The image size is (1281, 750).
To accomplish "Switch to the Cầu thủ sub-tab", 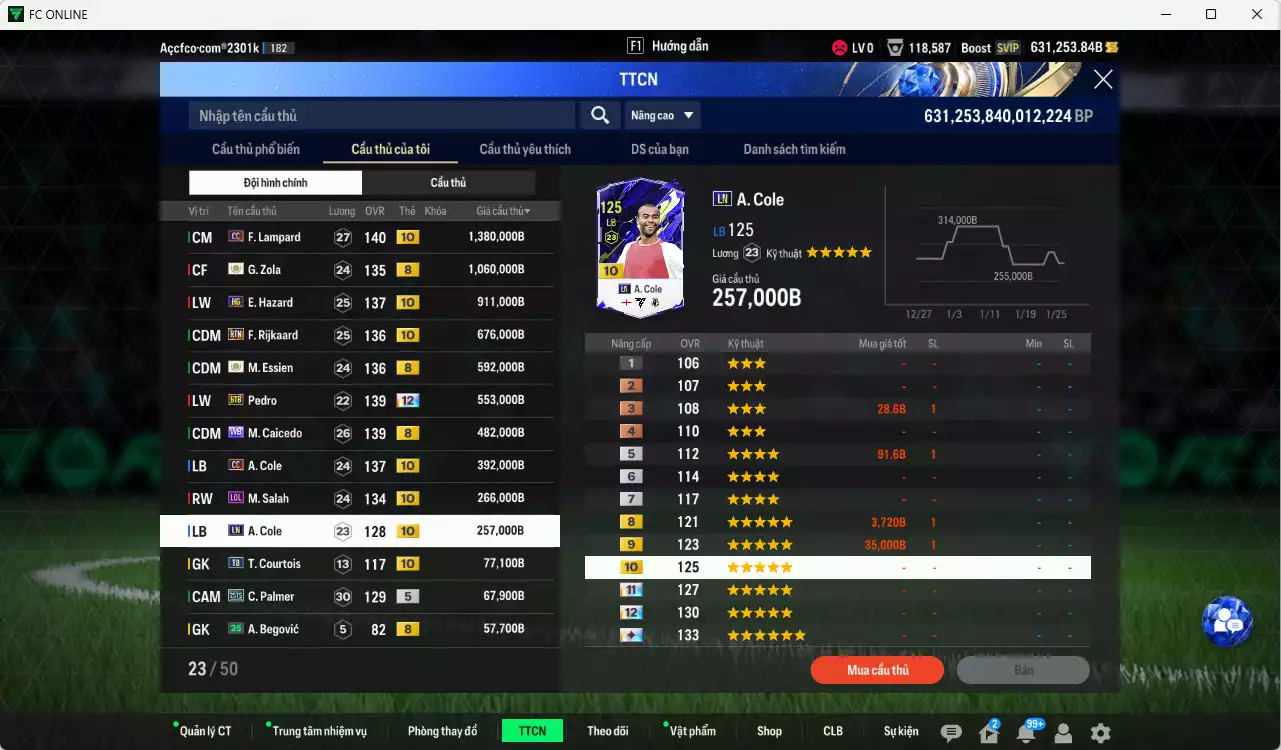I will [x=448, y=182].
